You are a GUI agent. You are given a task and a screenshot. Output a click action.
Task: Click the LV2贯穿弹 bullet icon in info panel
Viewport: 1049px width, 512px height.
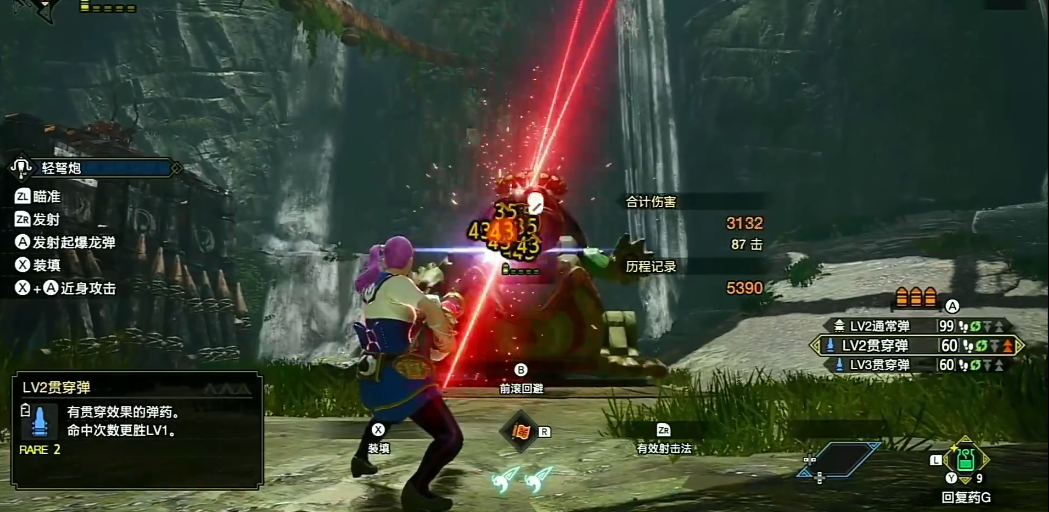click(39, 420)
